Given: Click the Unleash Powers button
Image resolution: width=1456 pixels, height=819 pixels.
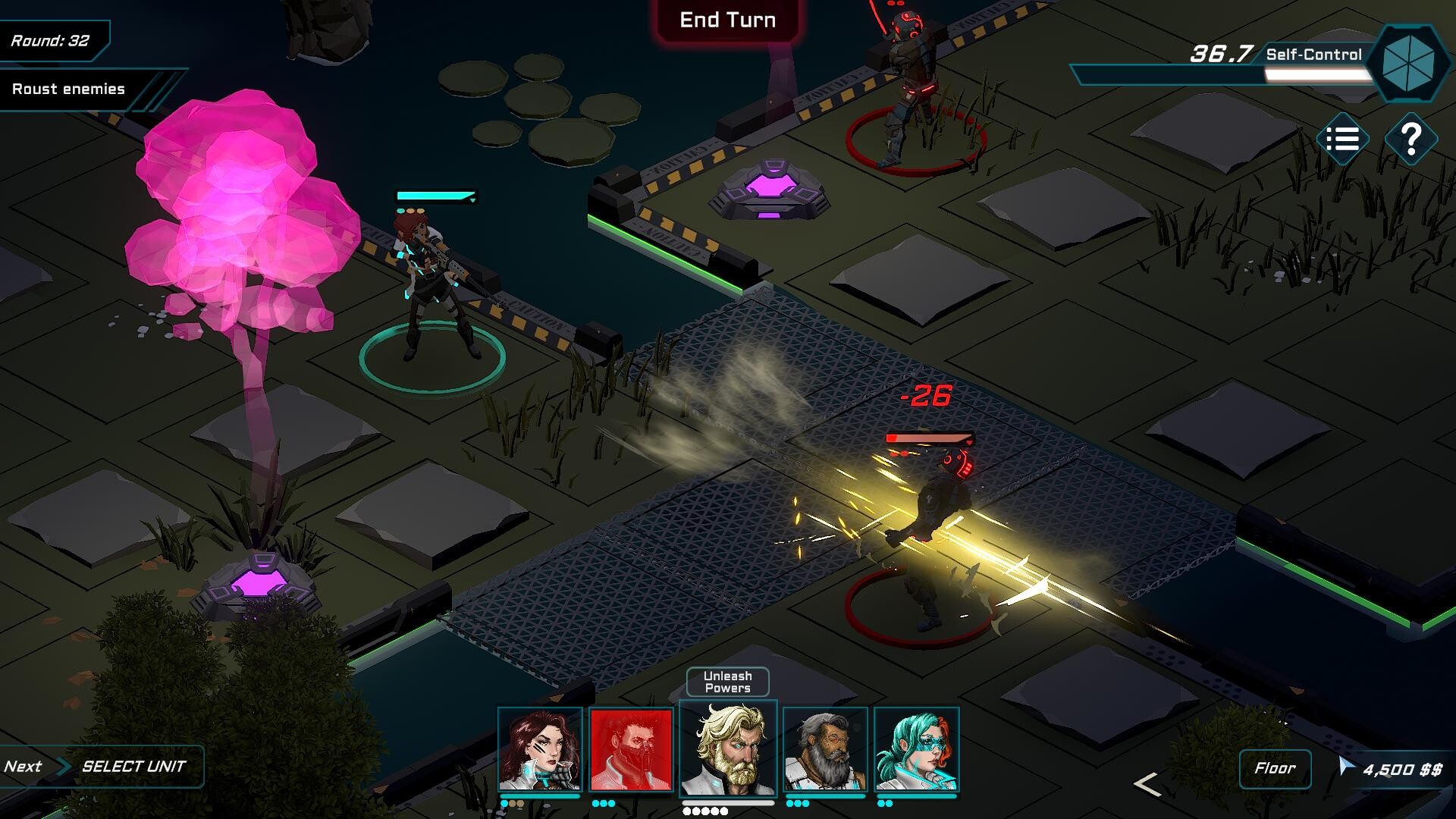Looking at the screenshot, I should 726,680.
